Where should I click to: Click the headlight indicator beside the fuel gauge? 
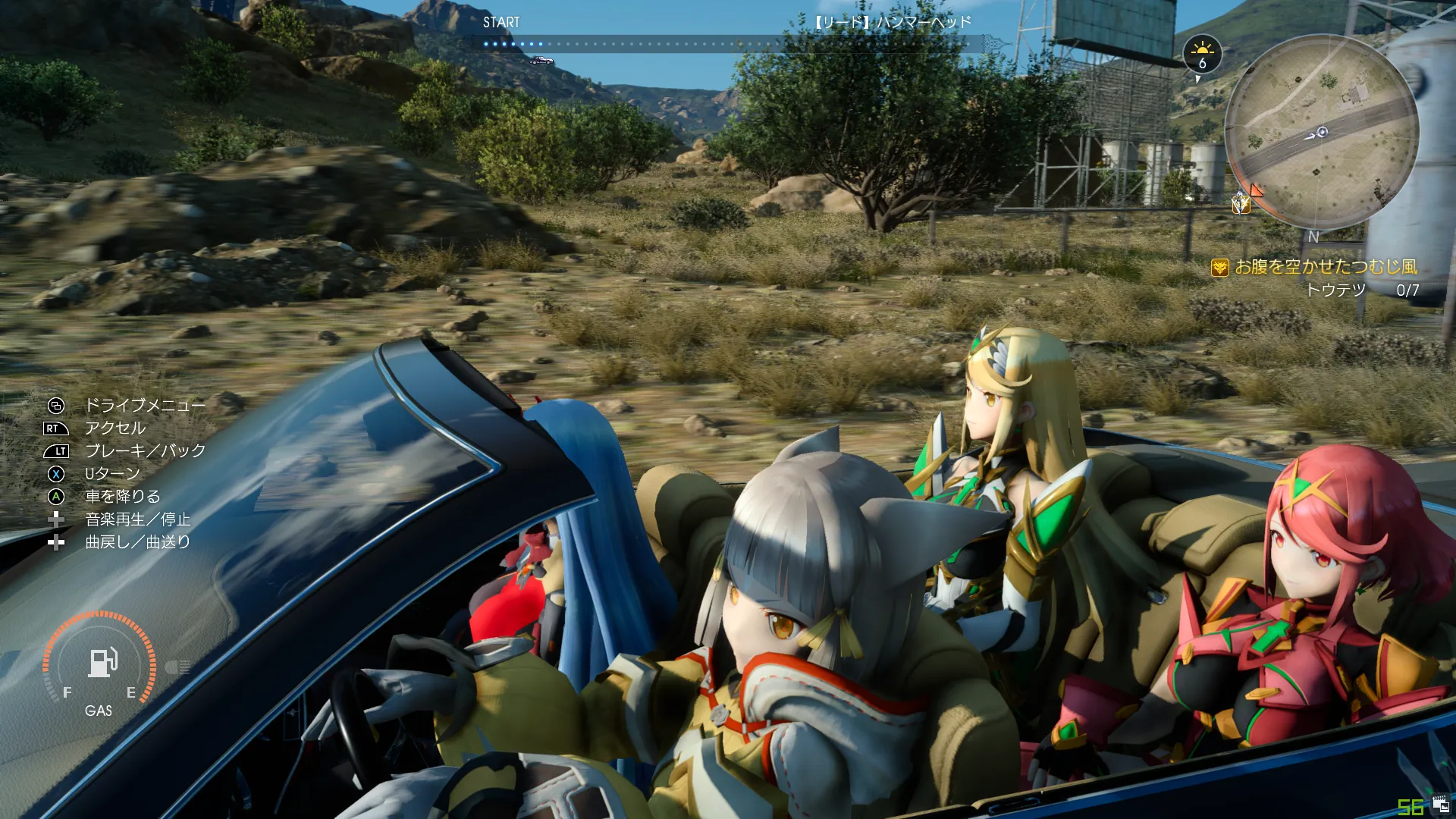(x=177, y=667)
